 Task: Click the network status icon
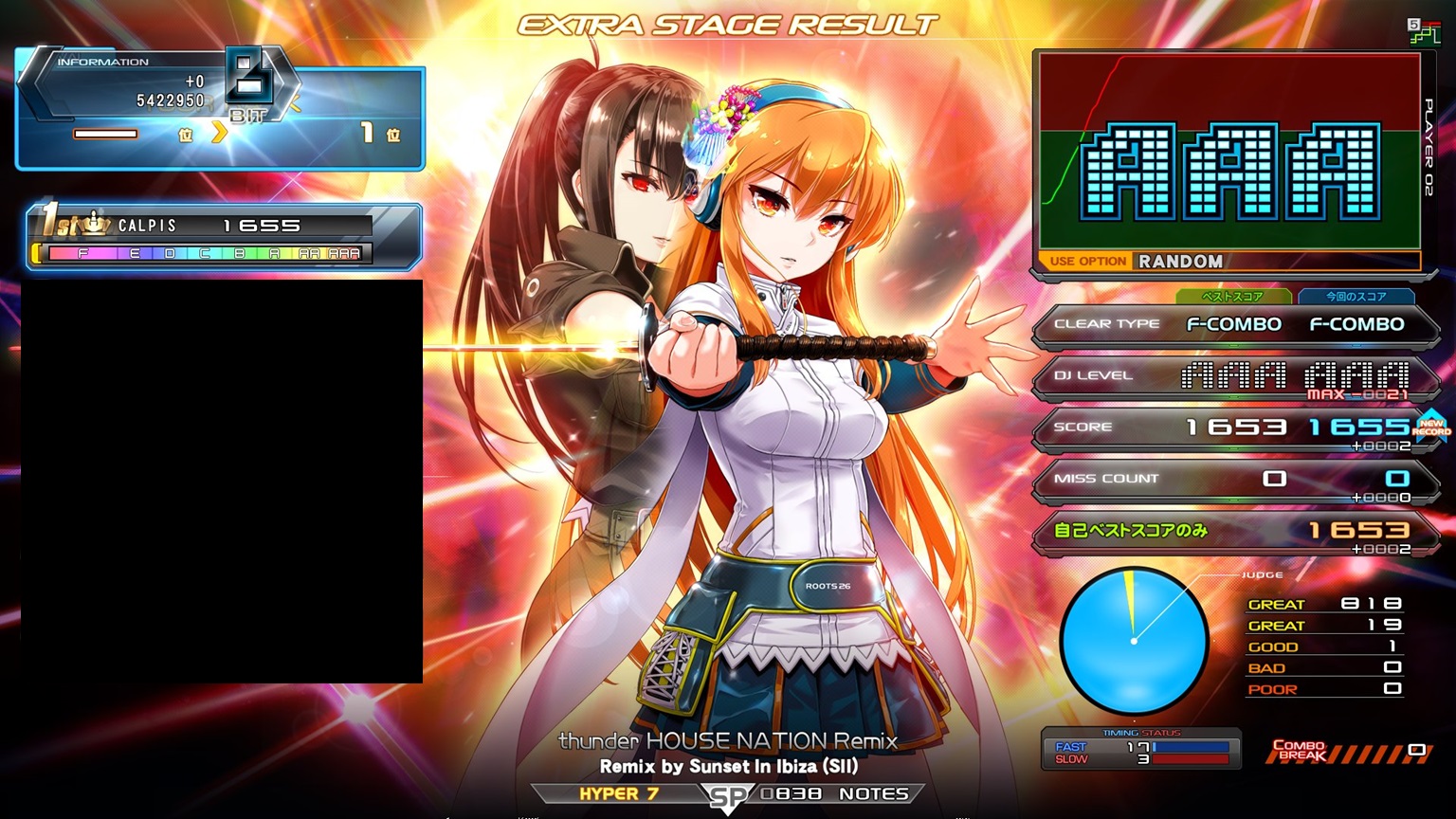(1423, 31)
